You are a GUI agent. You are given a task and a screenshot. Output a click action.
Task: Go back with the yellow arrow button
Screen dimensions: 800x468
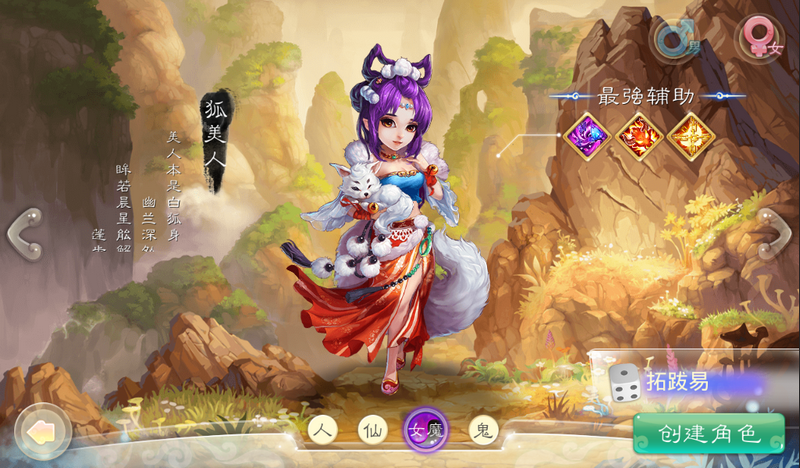[x=43, y=431]
